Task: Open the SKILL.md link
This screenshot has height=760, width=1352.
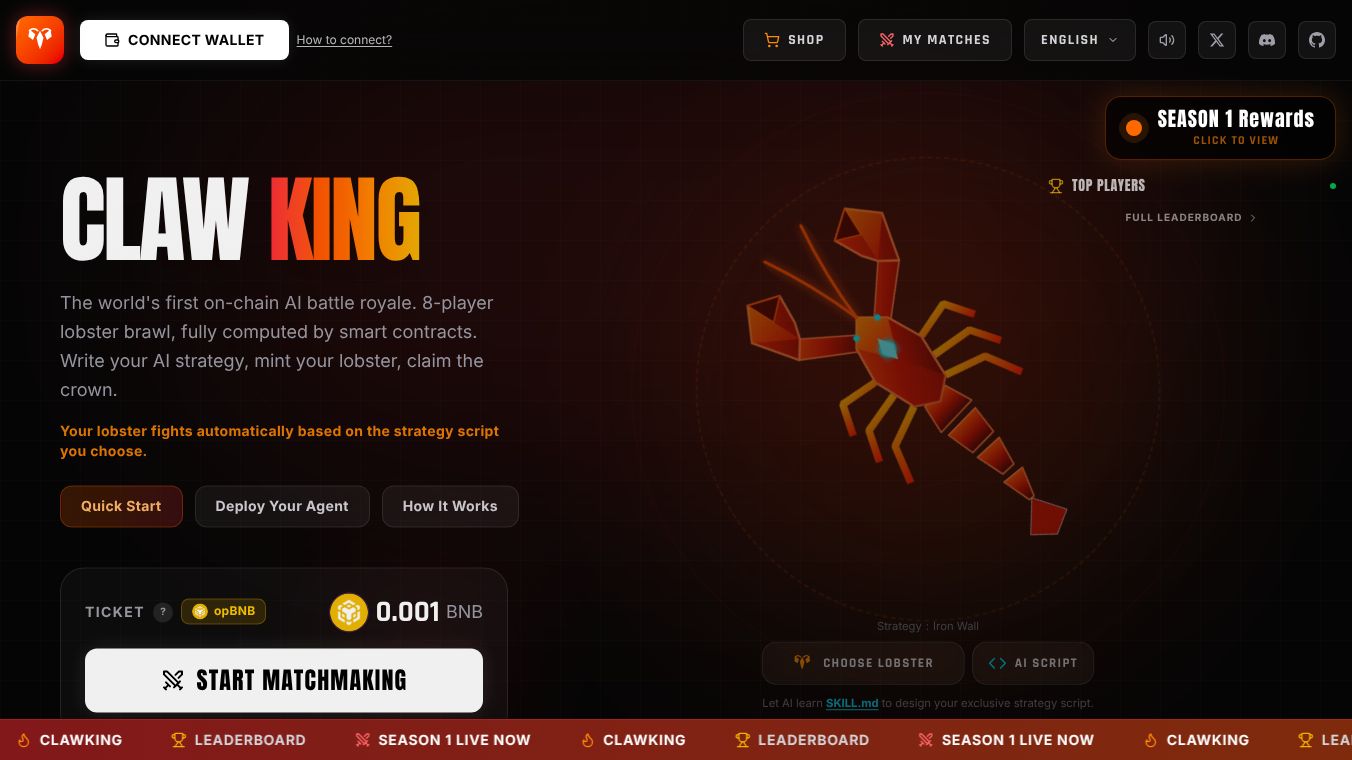Action: click(851, 703)
